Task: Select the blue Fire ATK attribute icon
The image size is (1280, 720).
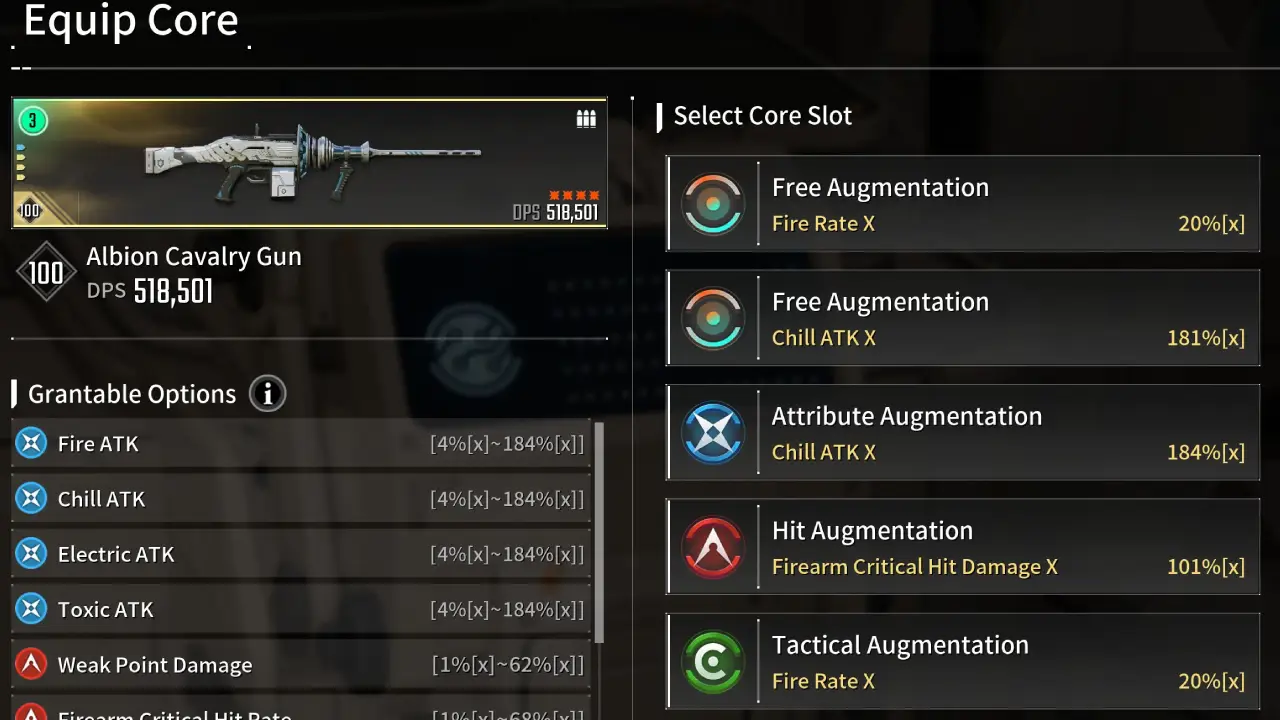Action: point(32,443)
